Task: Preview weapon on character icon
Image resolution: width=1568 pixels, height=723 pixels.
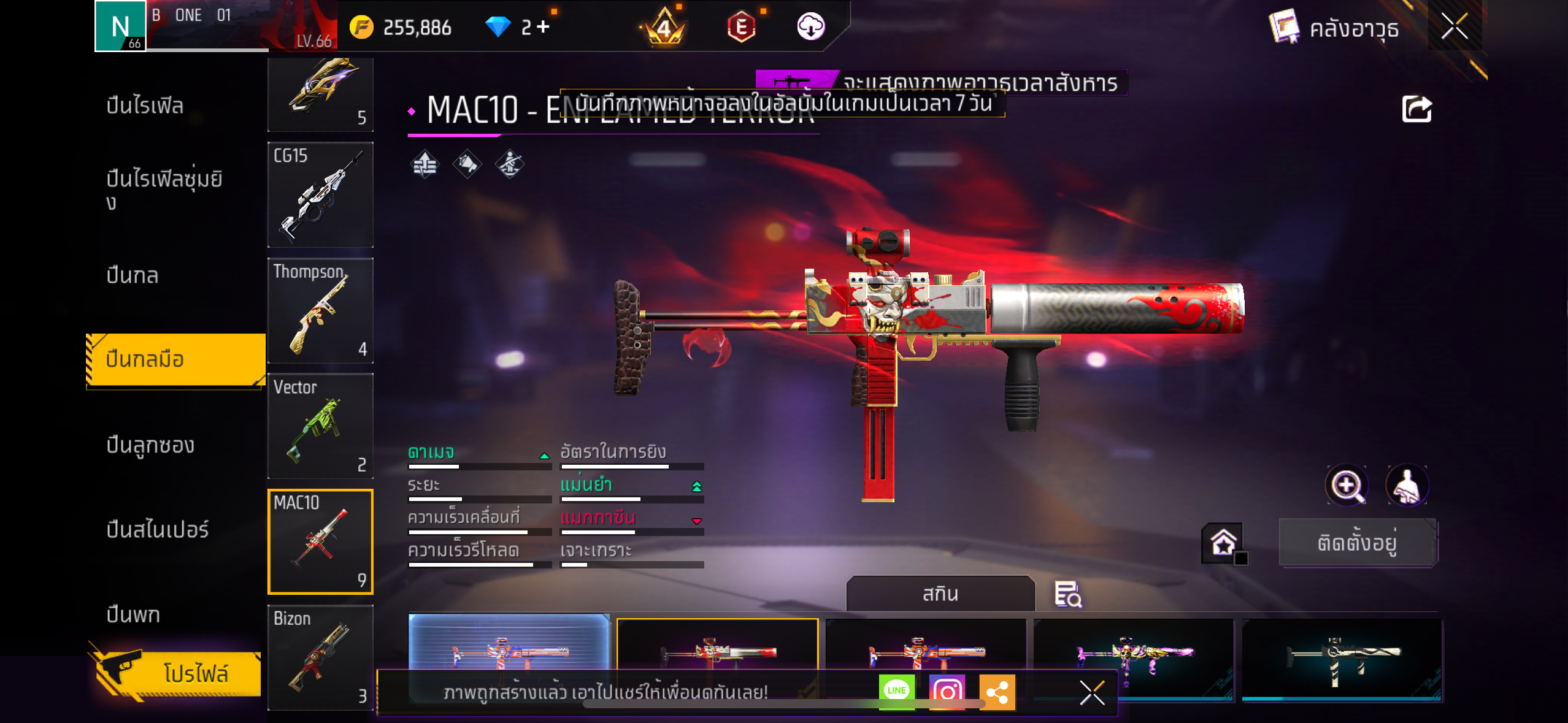Action: point(1407,486)
